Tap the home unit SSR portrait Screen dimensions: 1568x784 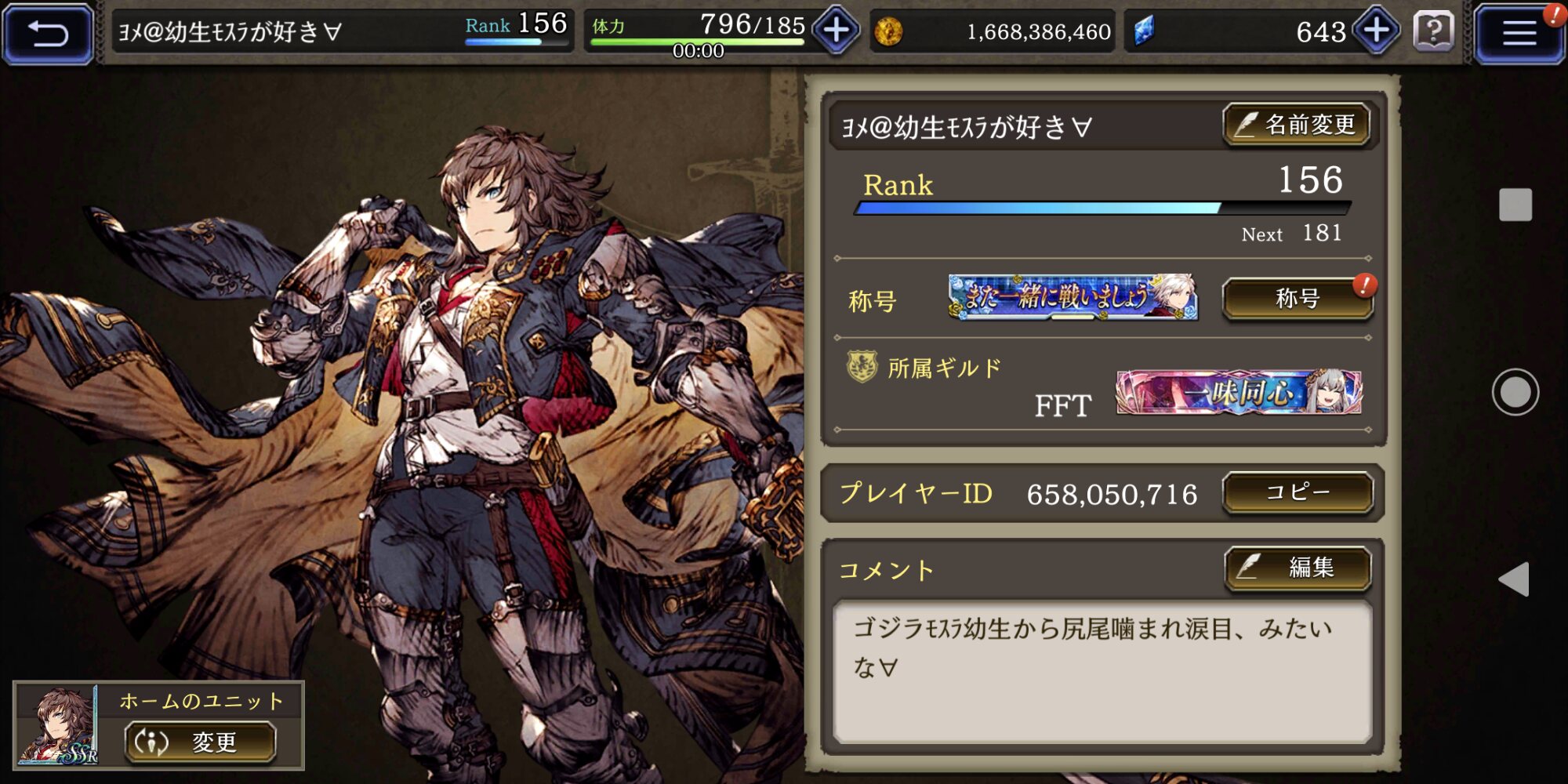coord(58,726)
